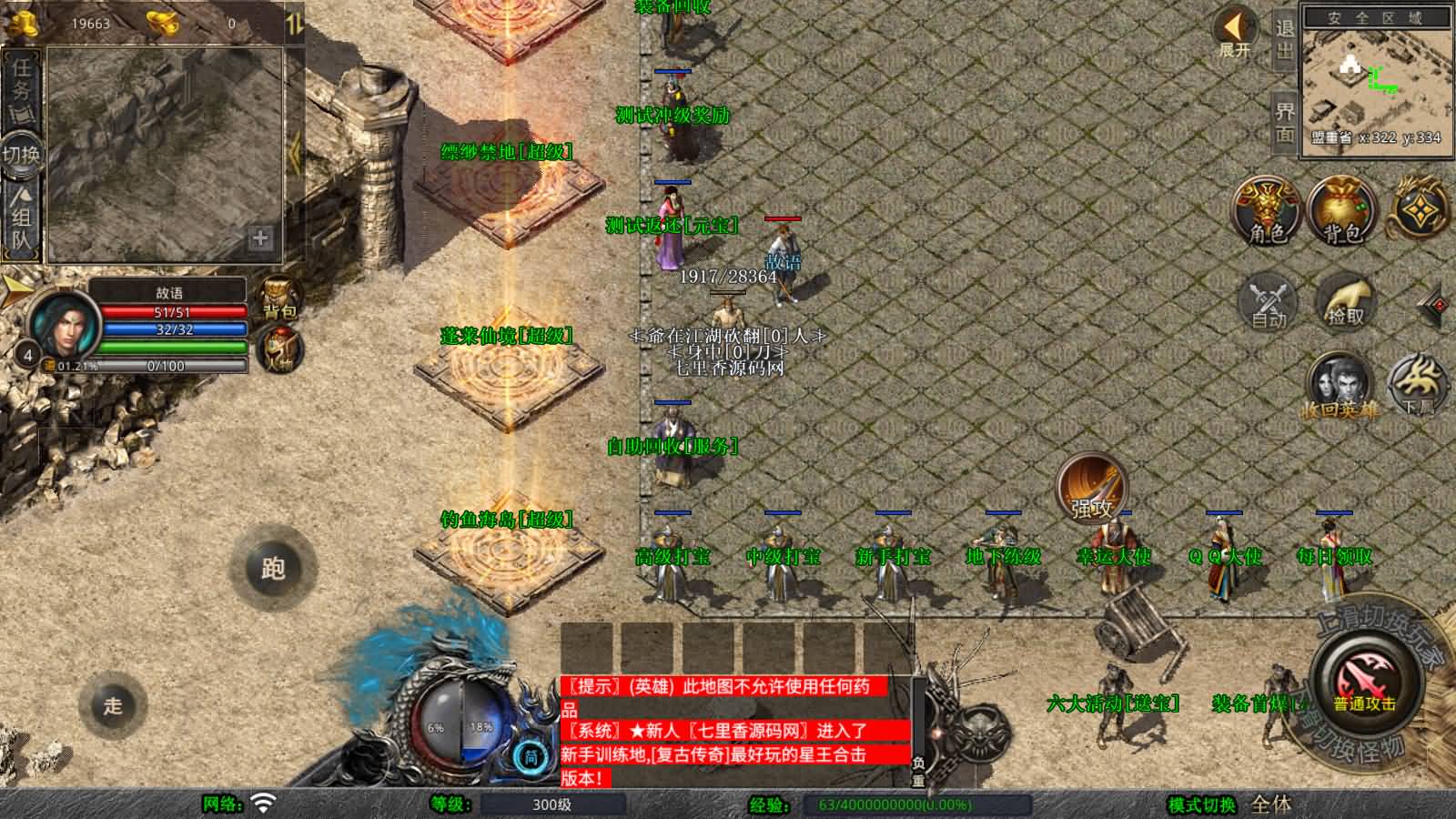Collapse the quest panel with the left chevron
This screenshot has width=1456, height=819.
point(295,150)
